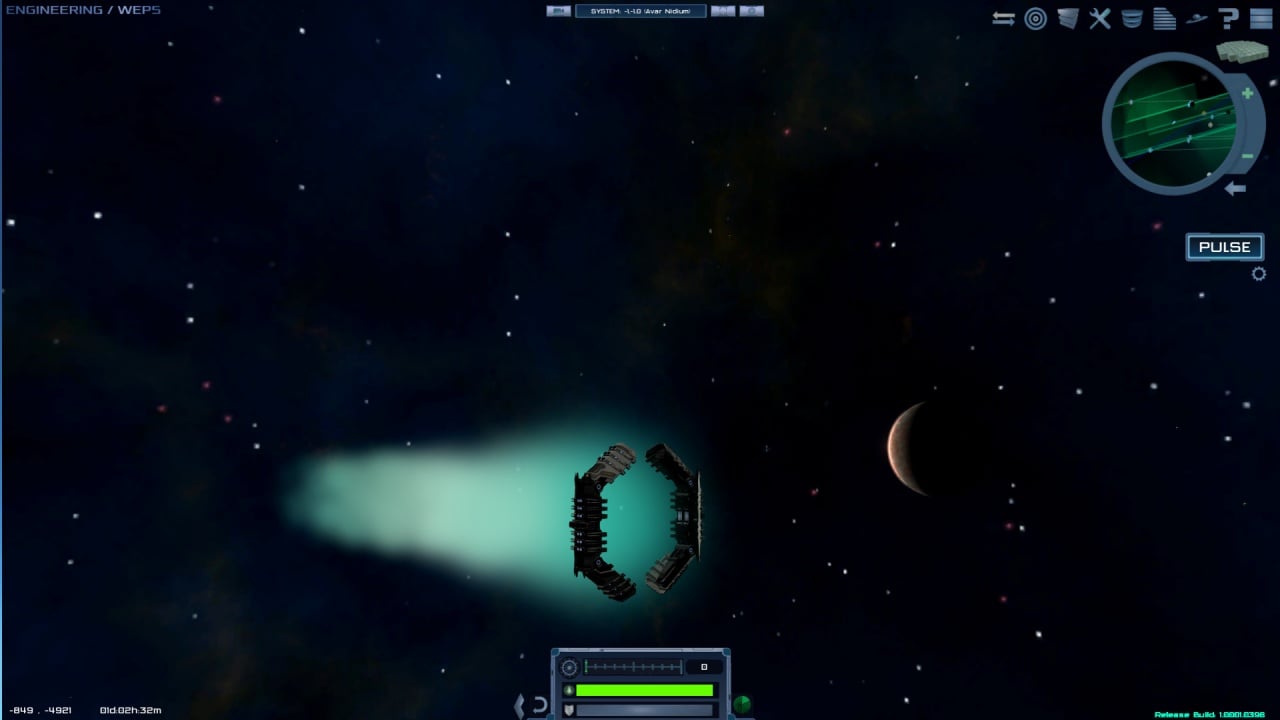Screen dimensions: 1280x720
Task: Click the circular radar minimap
Action: tap(1170, 124)
